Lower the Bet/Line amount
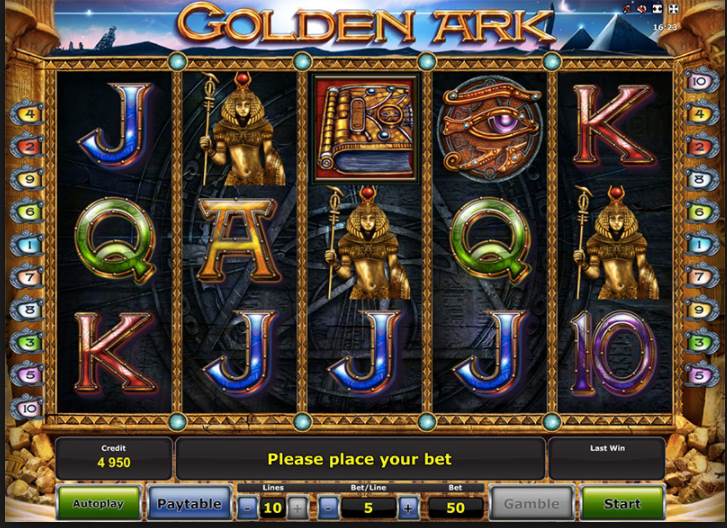 [329, 507]
